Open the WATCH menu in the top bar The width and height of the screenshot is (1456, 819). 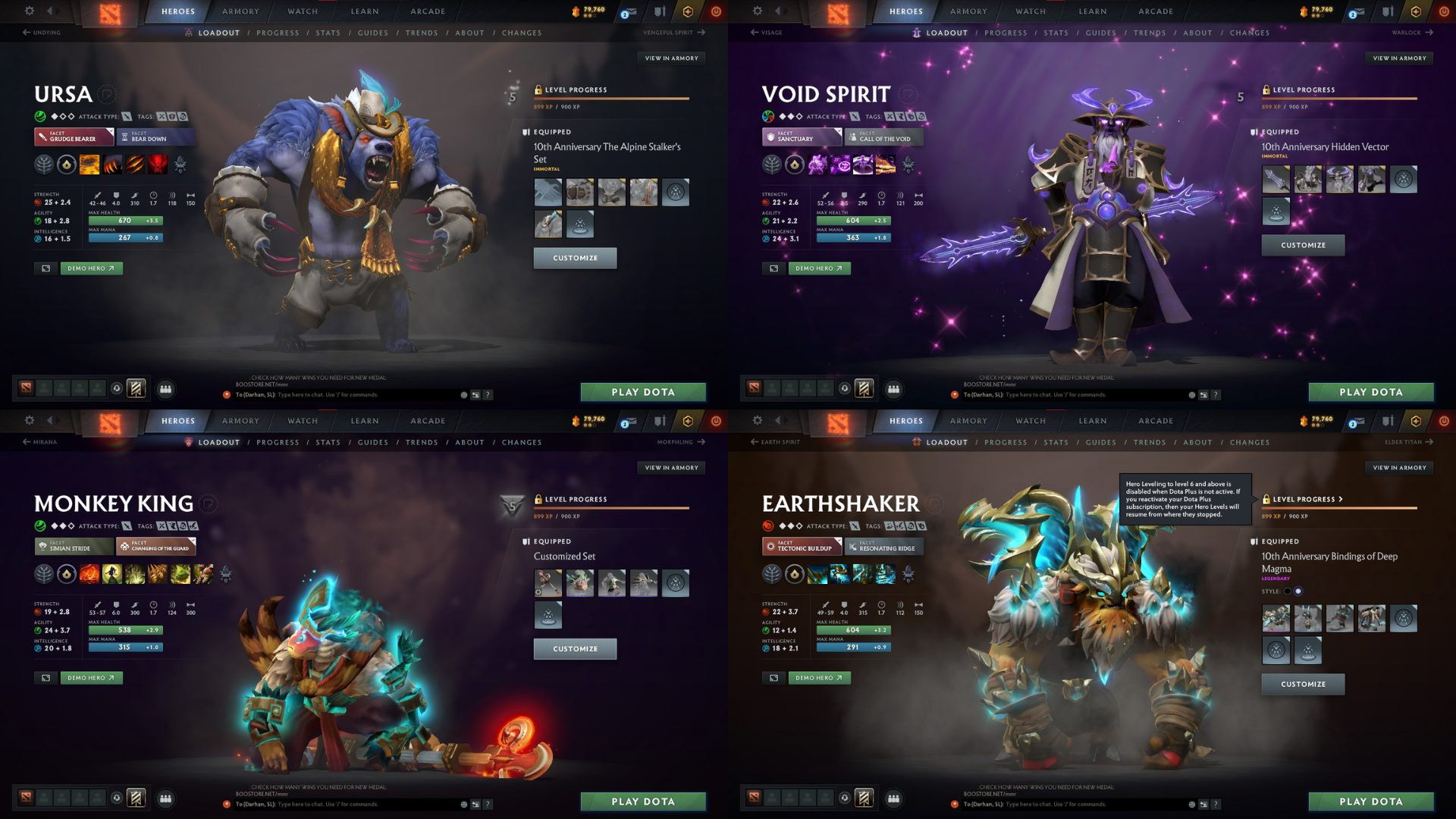click(x=302, y=11)
